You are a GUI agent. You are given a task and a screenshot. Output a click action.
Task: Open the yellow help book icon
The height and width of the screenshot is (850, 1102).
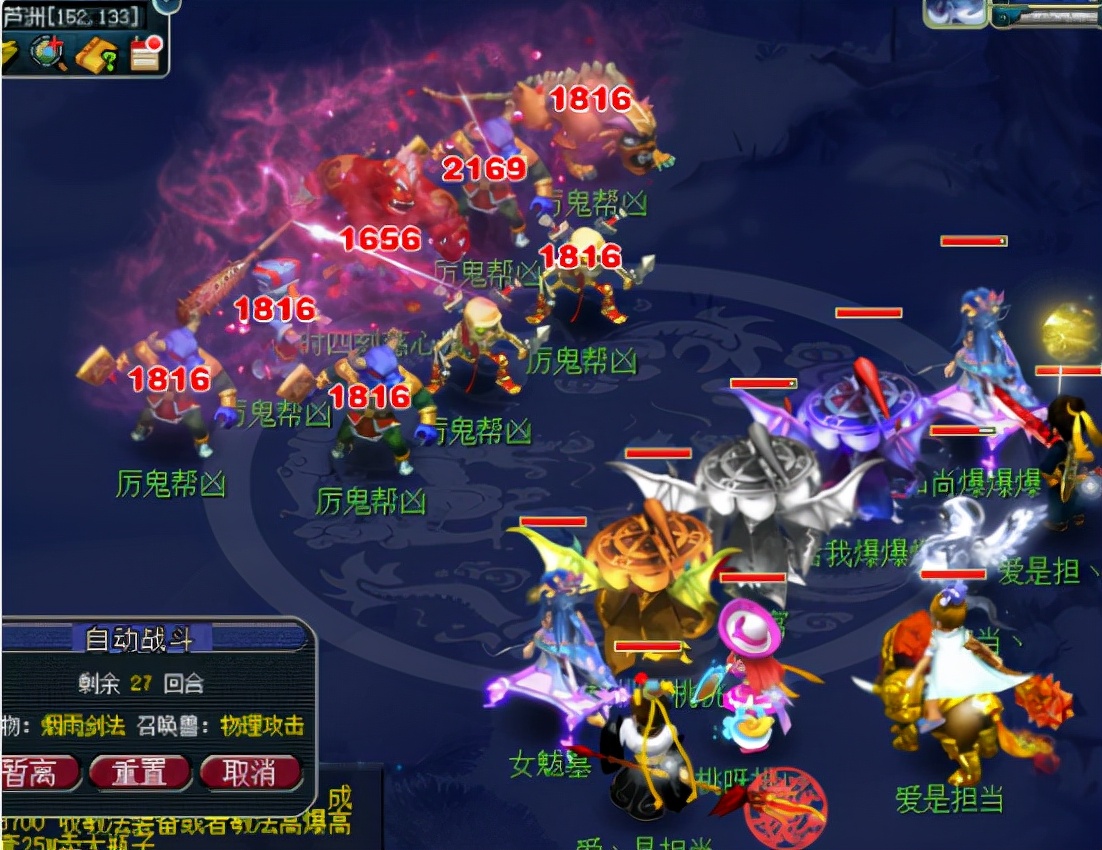(x=97, y=54)
